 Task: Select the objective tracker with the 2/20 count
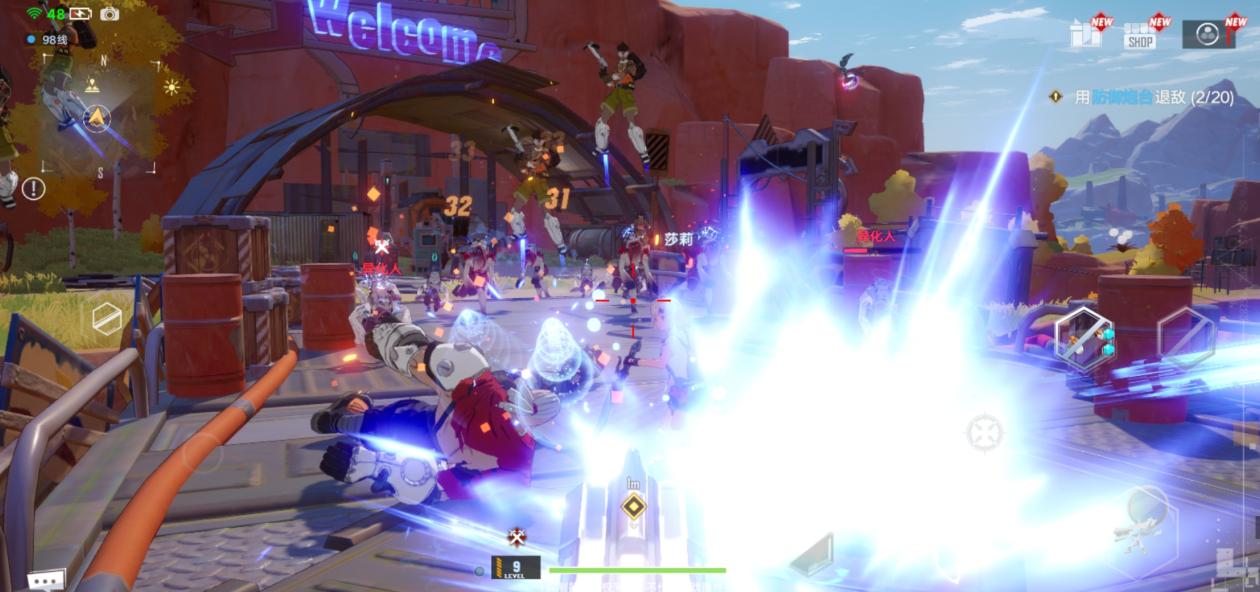click(x=1142, y=97)
